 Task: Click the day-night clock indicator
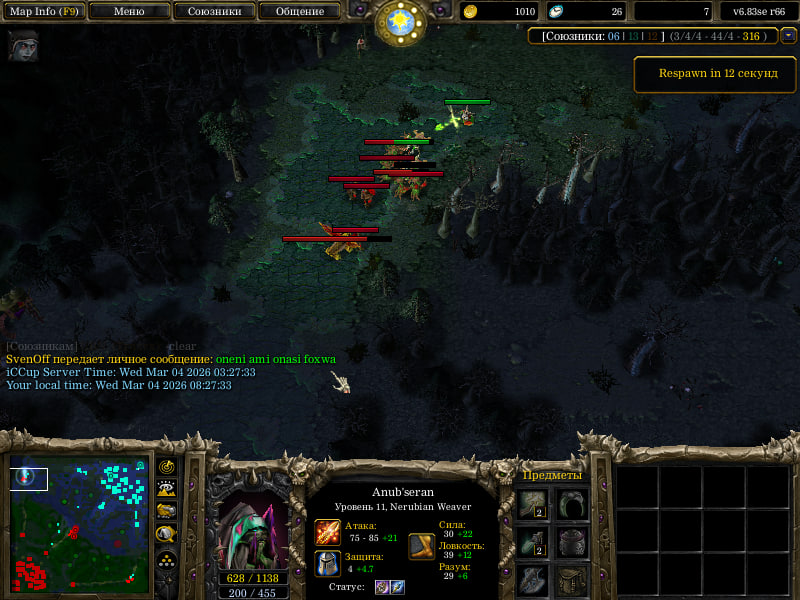pyautogui.click(x=400, y=21)
